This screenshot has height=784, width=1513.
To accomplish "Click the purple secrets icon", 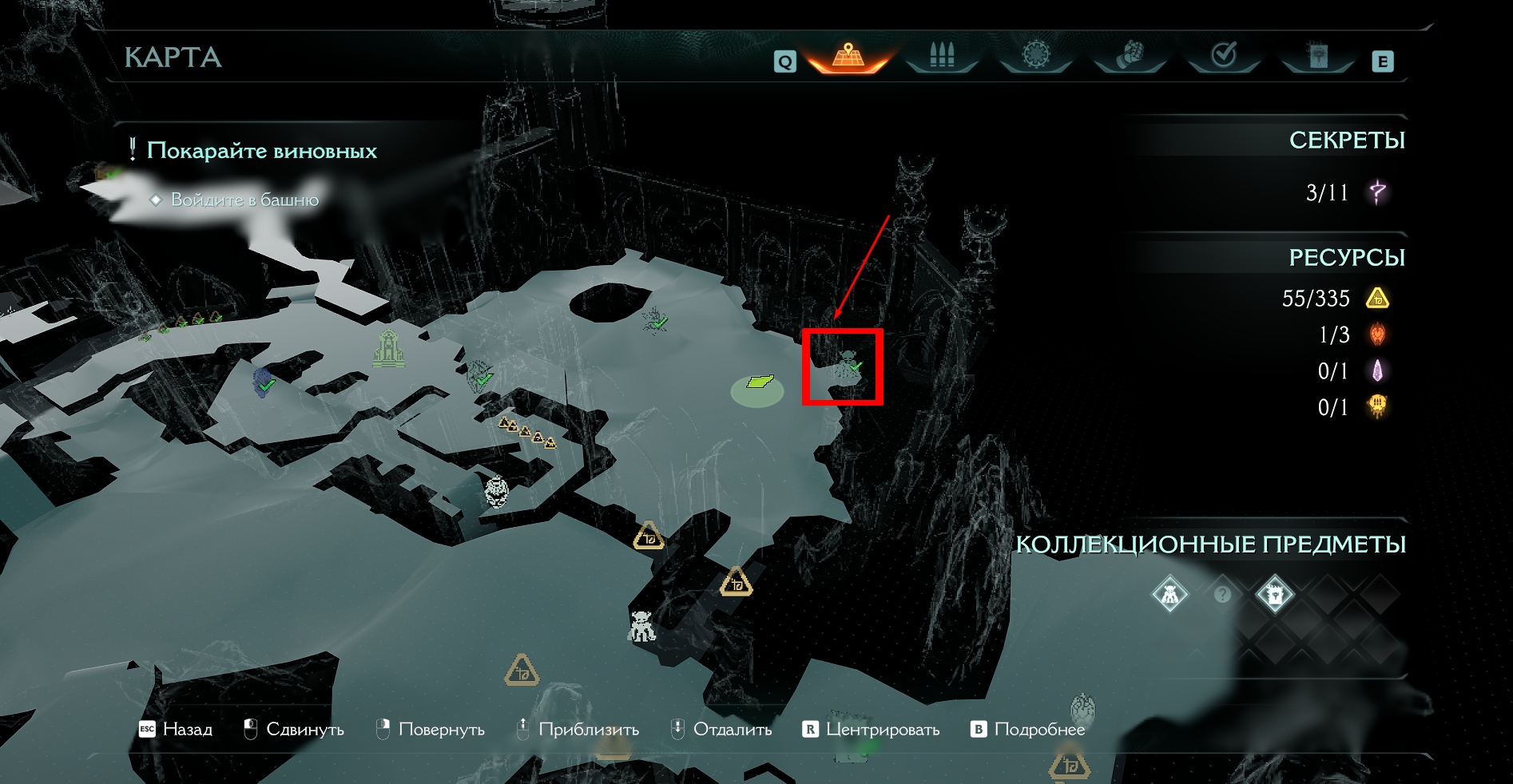I will click(x=1378, y=192).
